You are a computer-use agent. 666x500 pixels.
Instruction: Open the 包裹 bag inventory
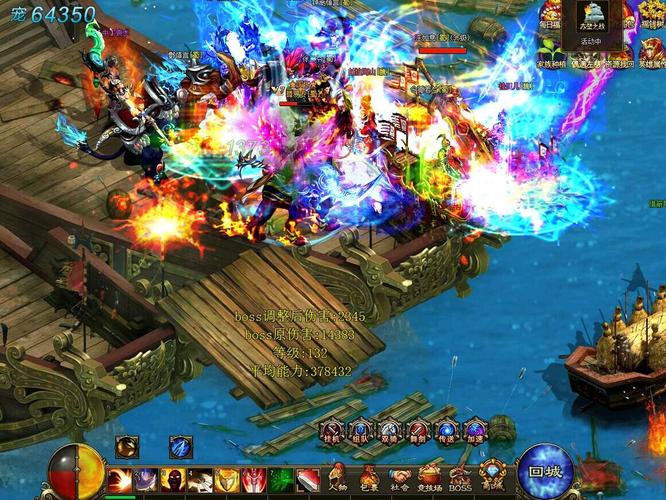pyautogui.click(x=369, y=476)
